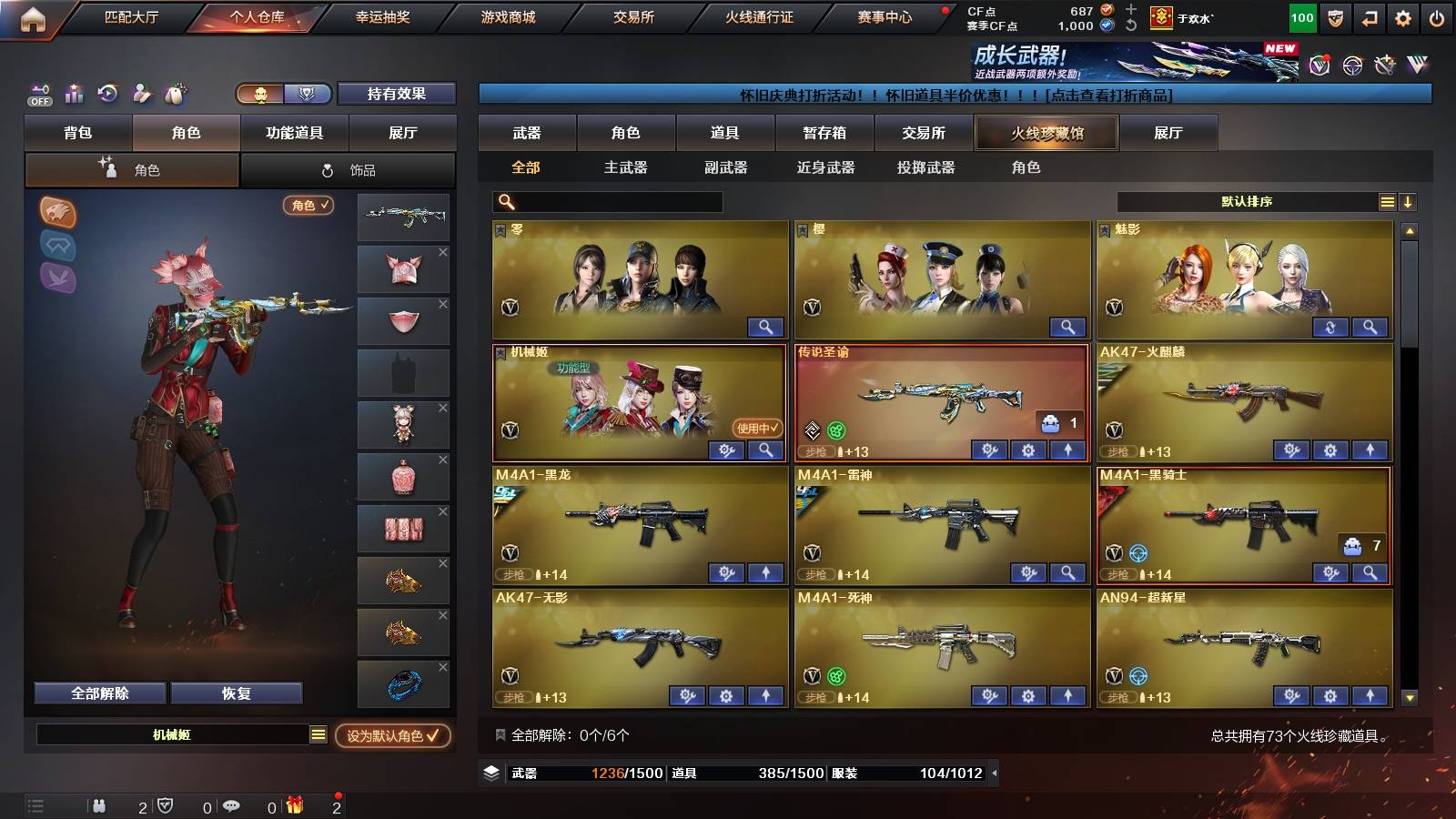Open the 默认排序 sort dropdown
This screenshot has height=819, width=1456.
1245,202
